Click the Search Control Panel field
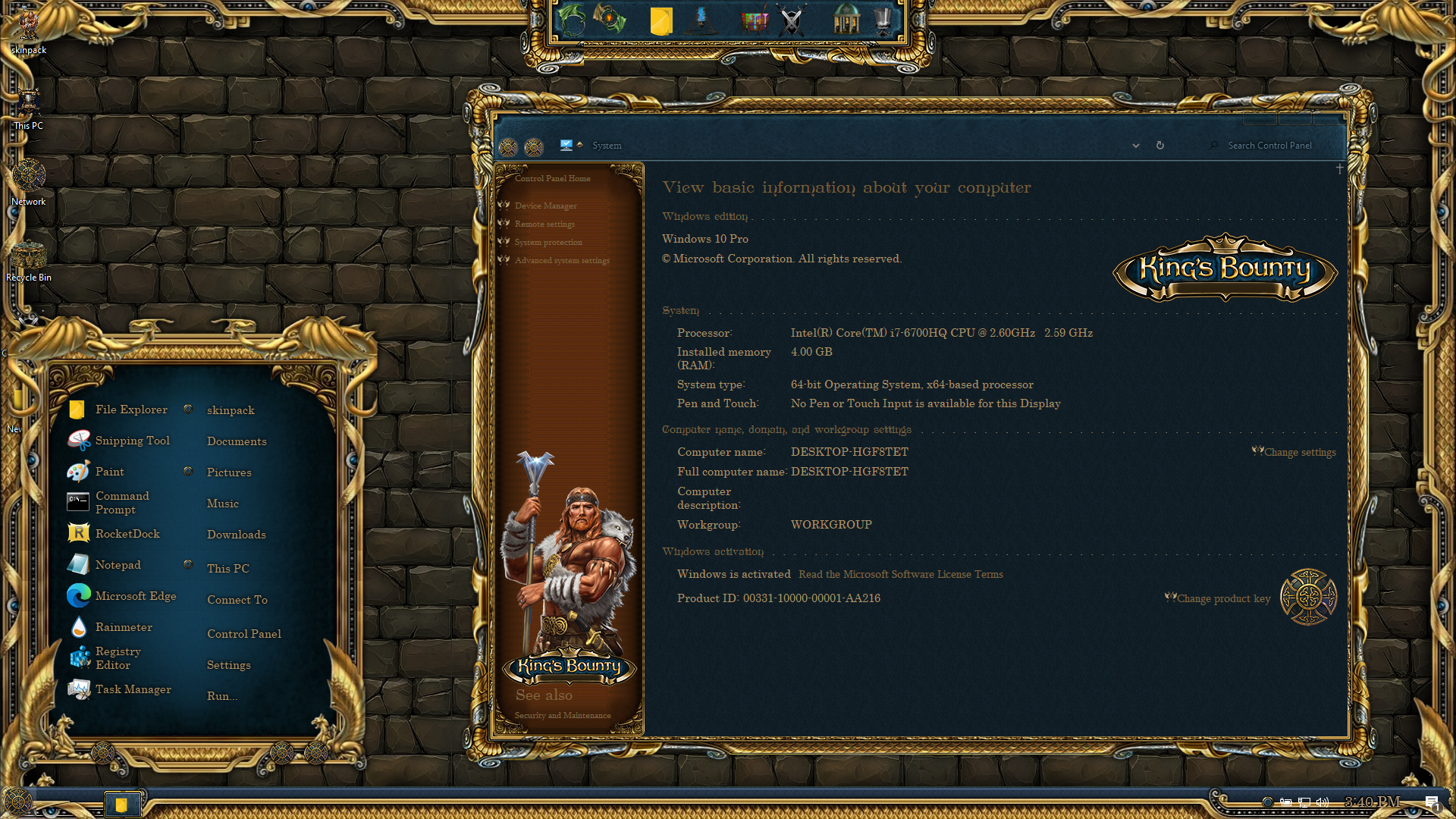This screenshot has width=1456, height=819. point(1269,146)
